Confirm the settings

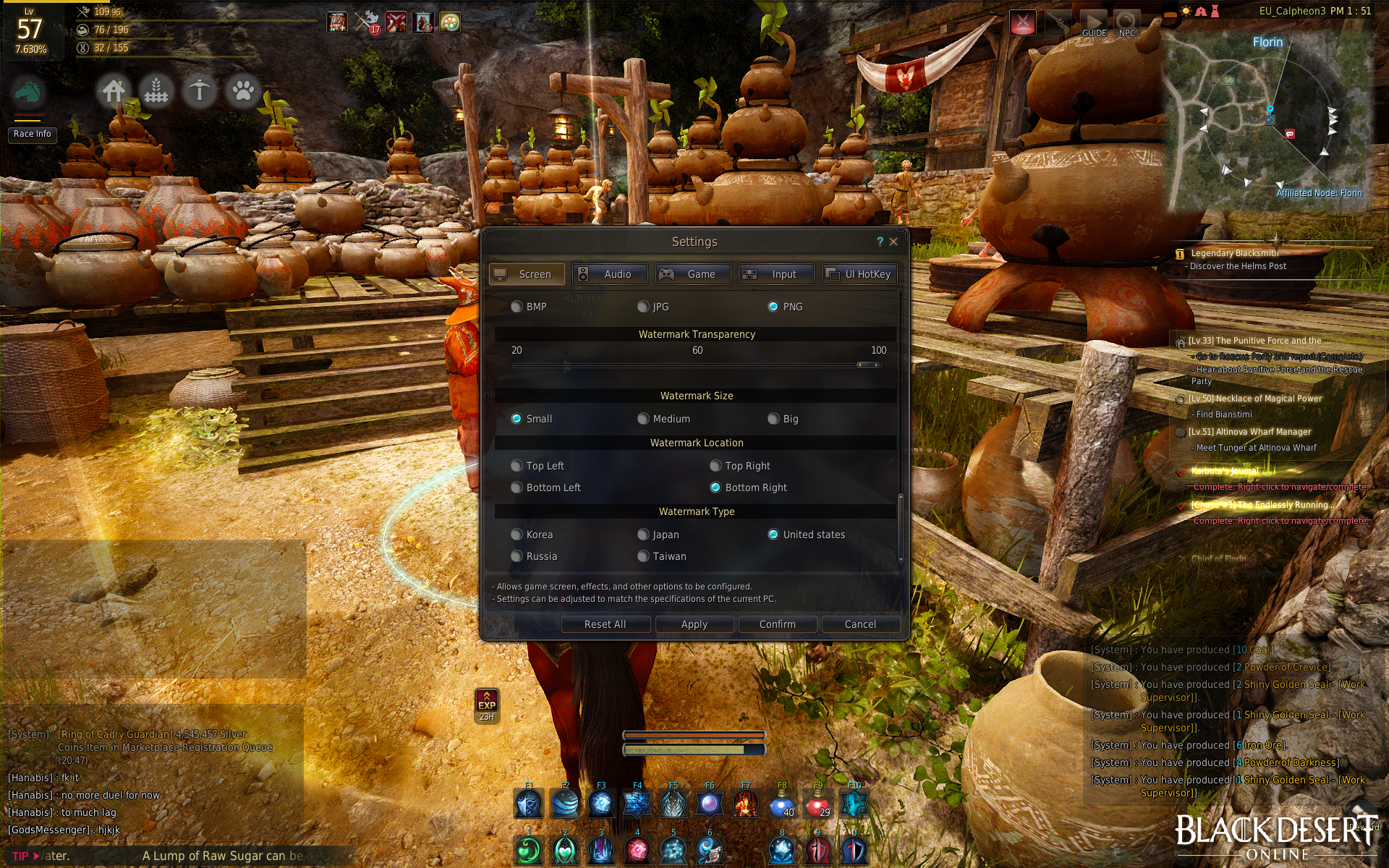(x=778, y=624)
